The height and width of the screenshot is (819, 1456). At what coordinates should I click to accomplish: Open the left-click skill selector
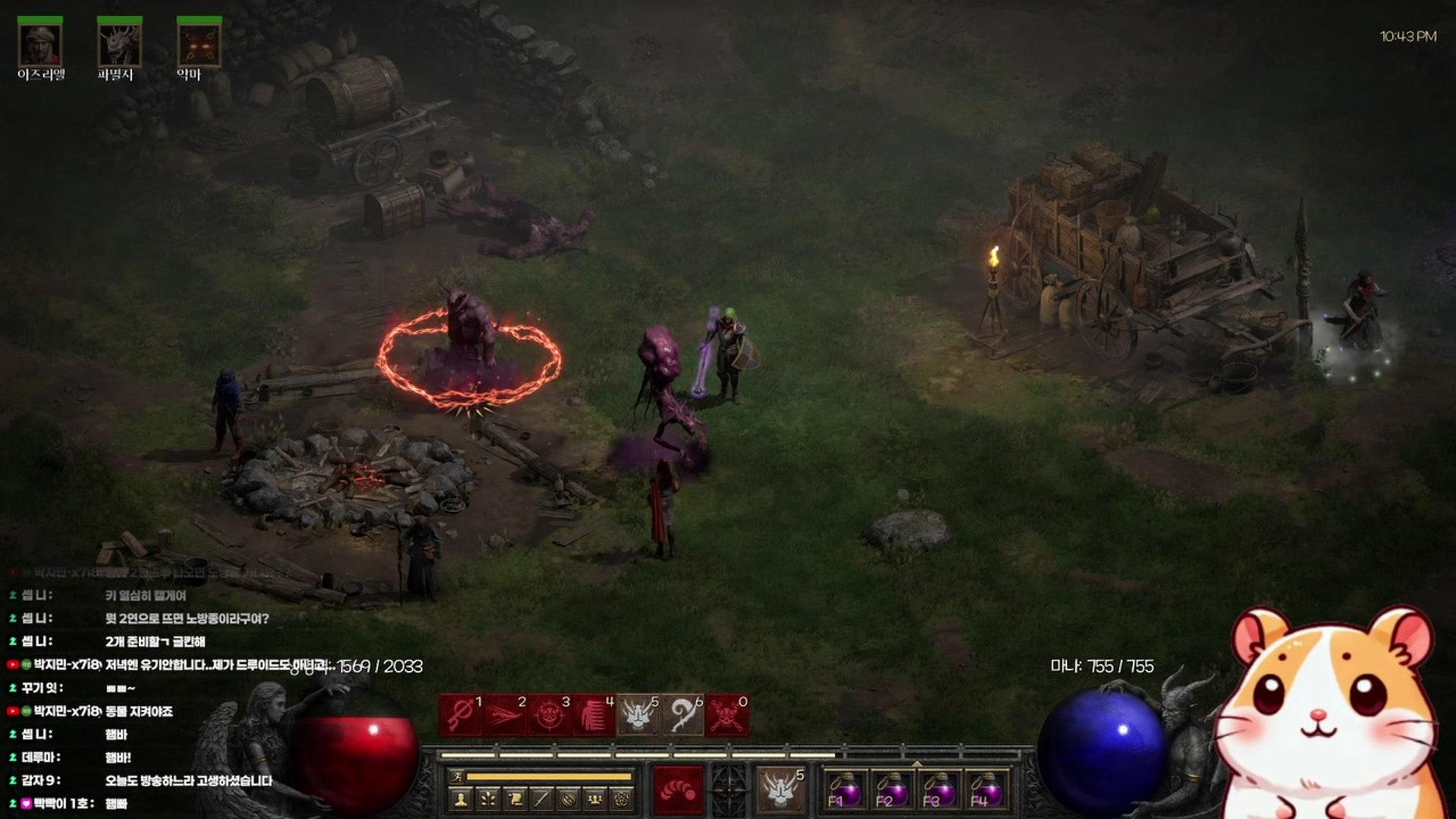coord(678,790)
